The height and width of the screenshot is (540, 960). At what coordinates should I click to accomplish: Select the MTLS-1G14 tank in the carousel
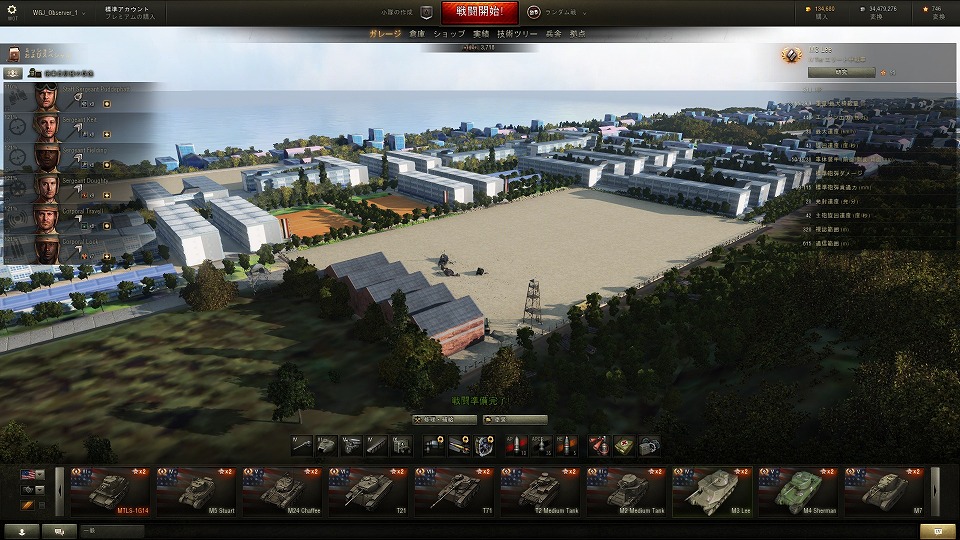109,490
